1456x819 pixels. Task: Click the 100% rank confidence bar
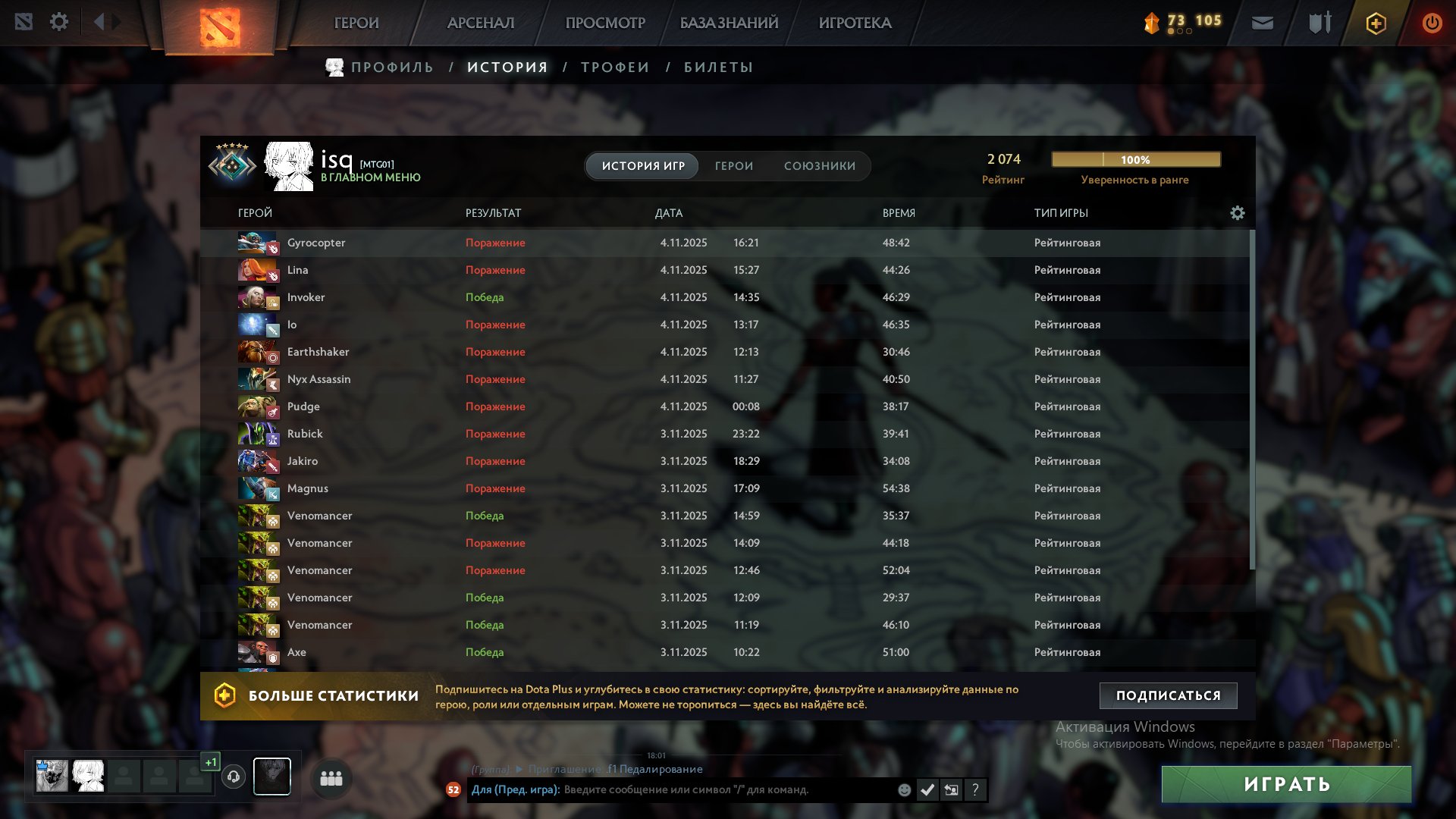pyautogui.click(x=1135, y=159)
